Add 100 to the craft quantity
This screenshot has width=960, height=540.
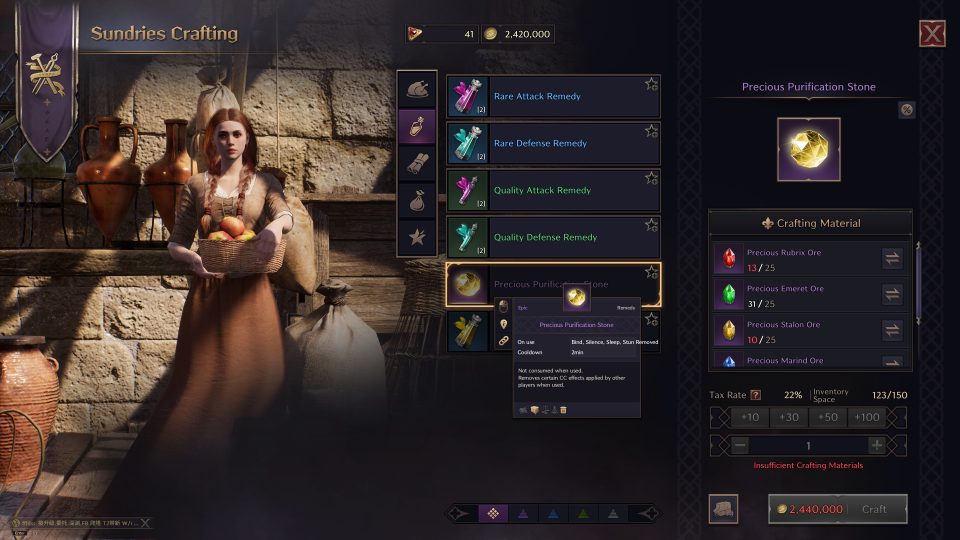pos(869,418)
